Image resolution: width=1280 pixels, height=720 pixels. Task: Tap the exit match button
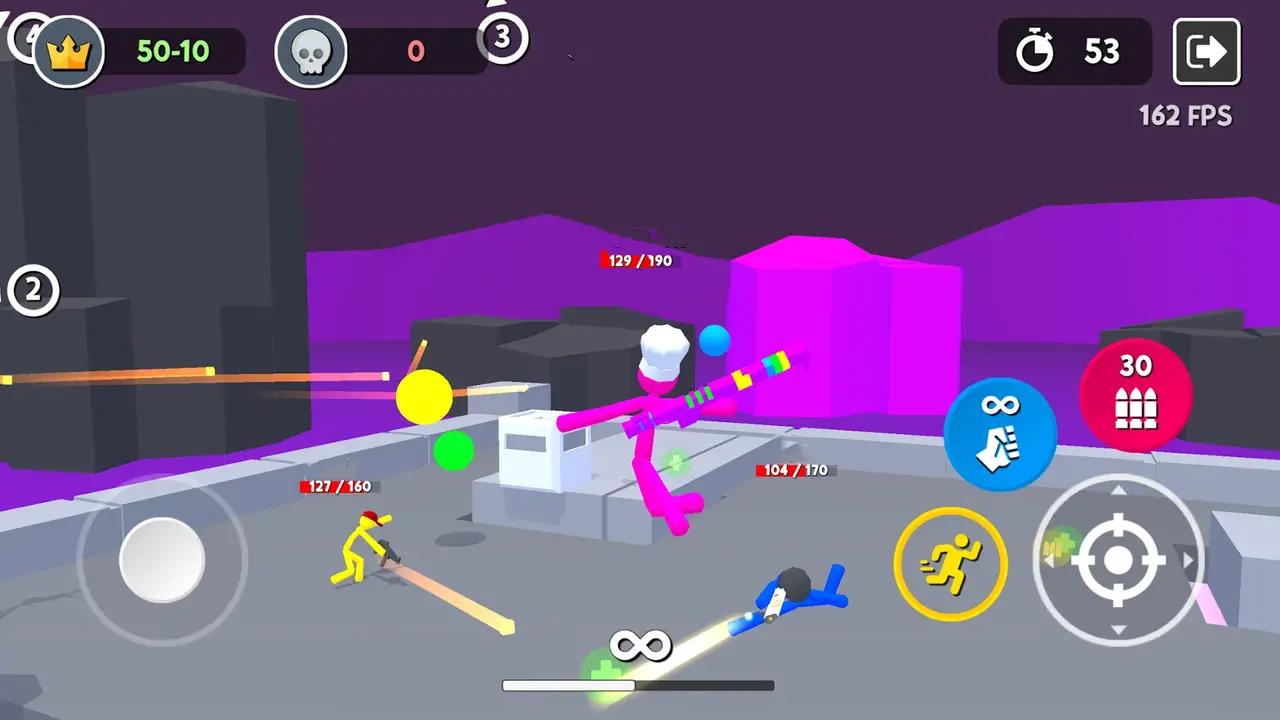[x=1206, y=51]
